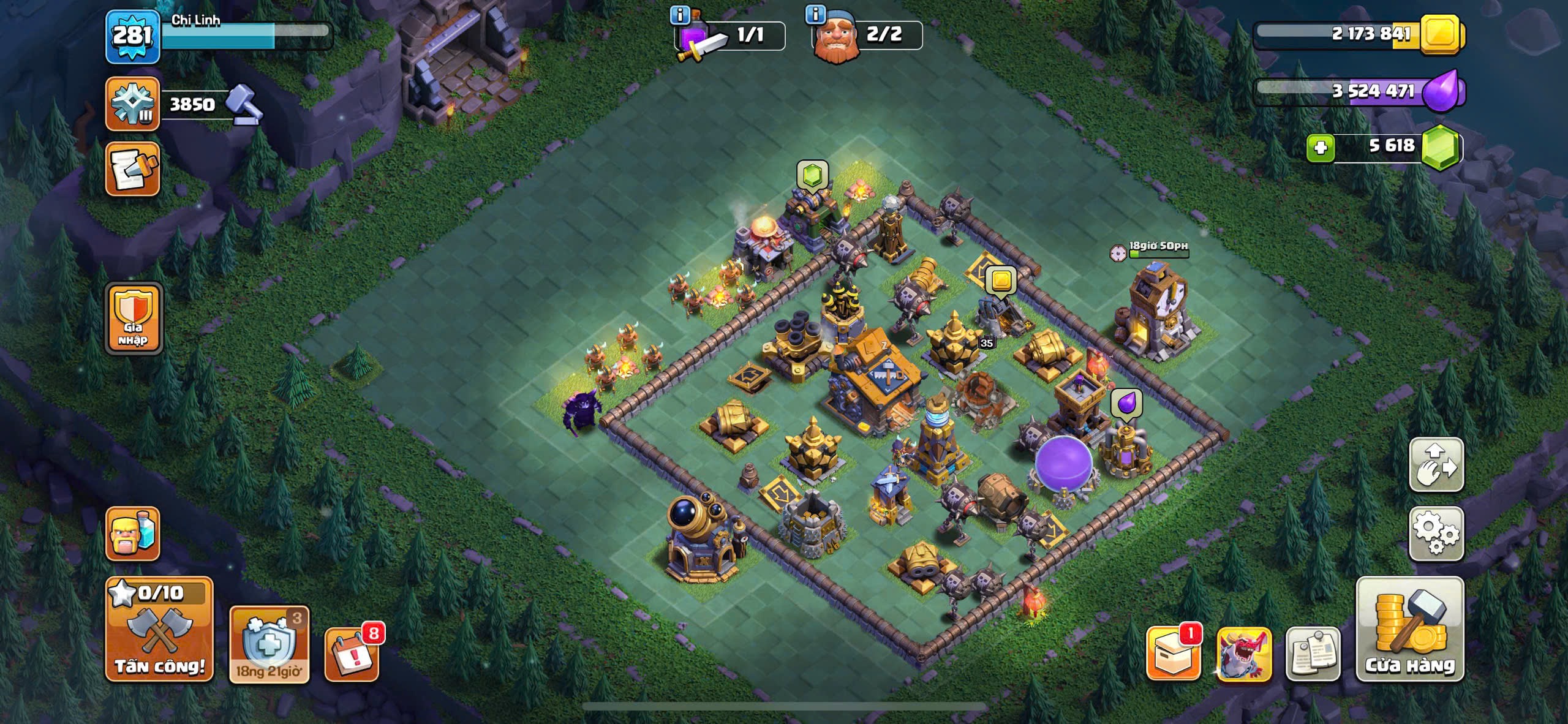This screenshot has width=1568, height=724.
Task: Open the Barbarian army overview button
Action: 132,534
